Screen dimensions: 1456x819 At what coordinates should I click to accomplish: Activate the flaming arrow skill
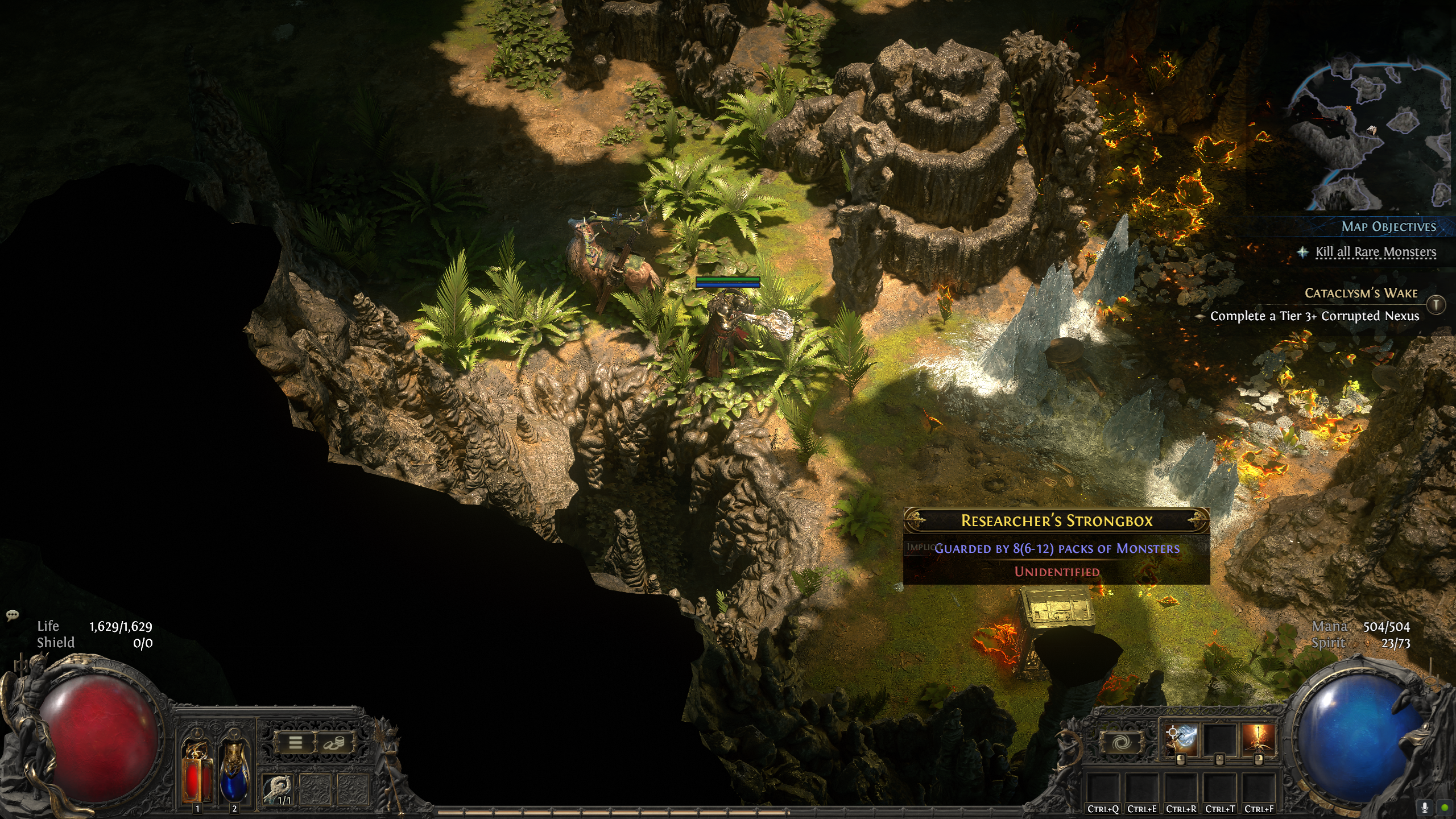(x=1258, y=740)
